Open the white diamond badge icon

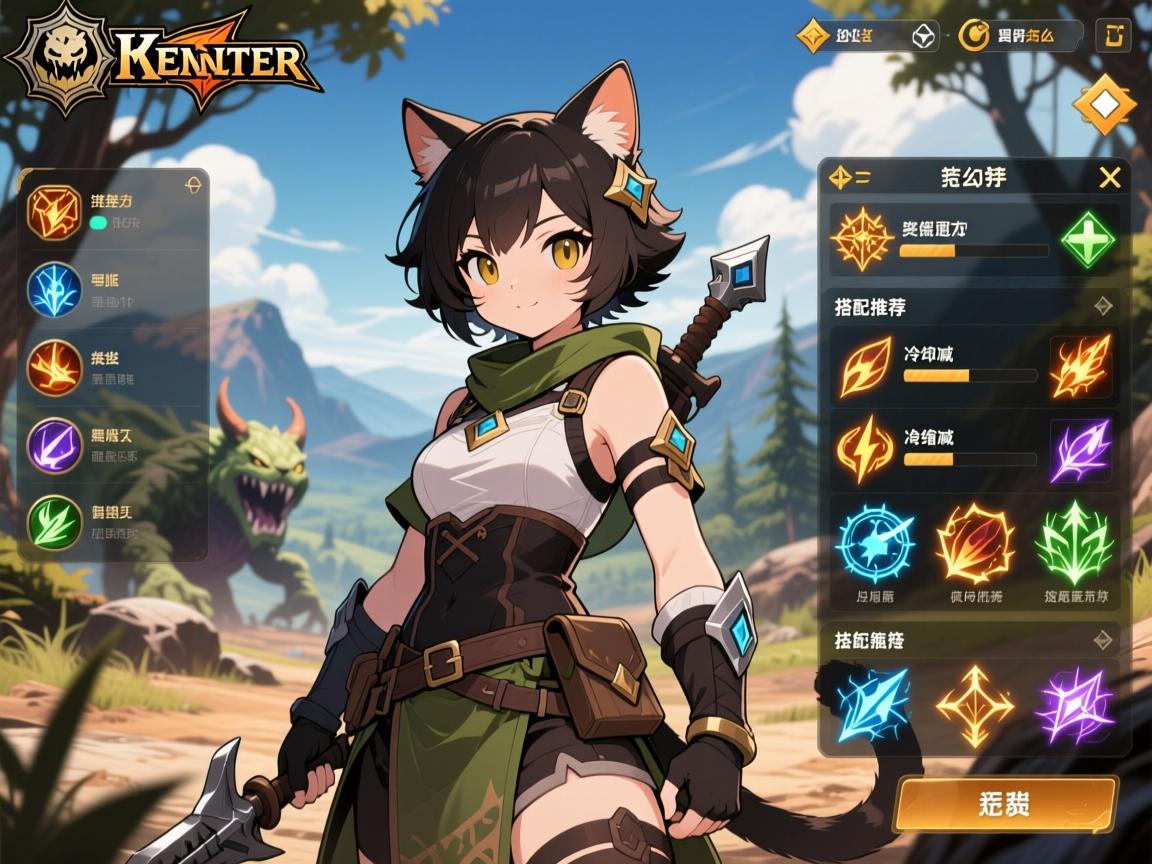pos(1104,104)
